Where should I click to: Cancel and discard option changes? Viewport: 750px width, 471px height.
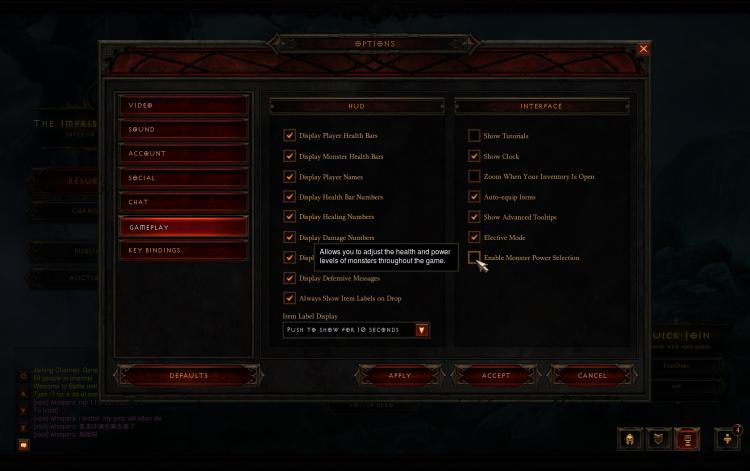592,376
